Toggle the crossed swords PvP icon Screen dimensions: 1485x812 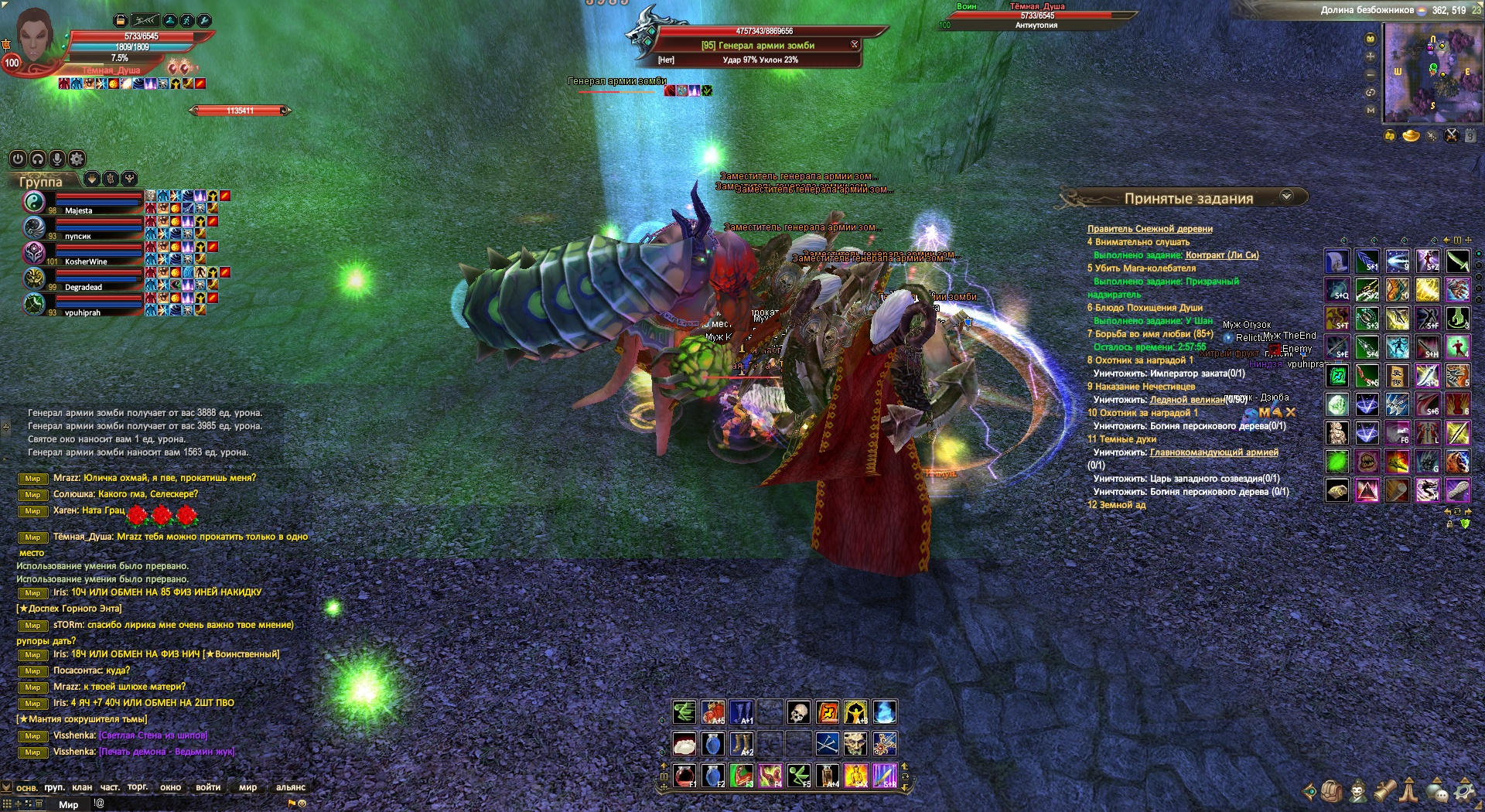coord(1452,136)
